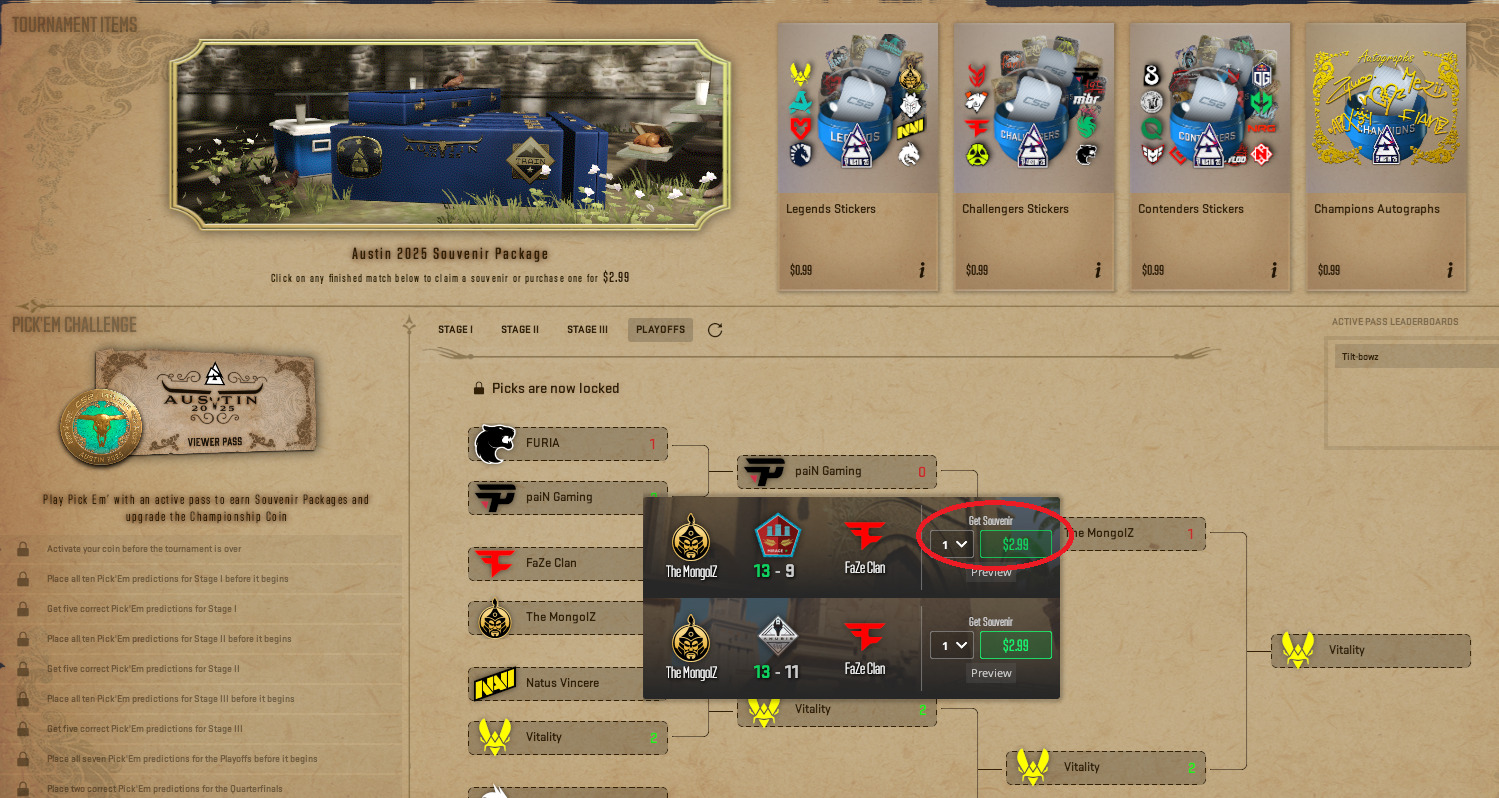Viewport: 1499px width, 798px height.
Task: Click Preview under the 13-11 match
Action: [989, 673]
